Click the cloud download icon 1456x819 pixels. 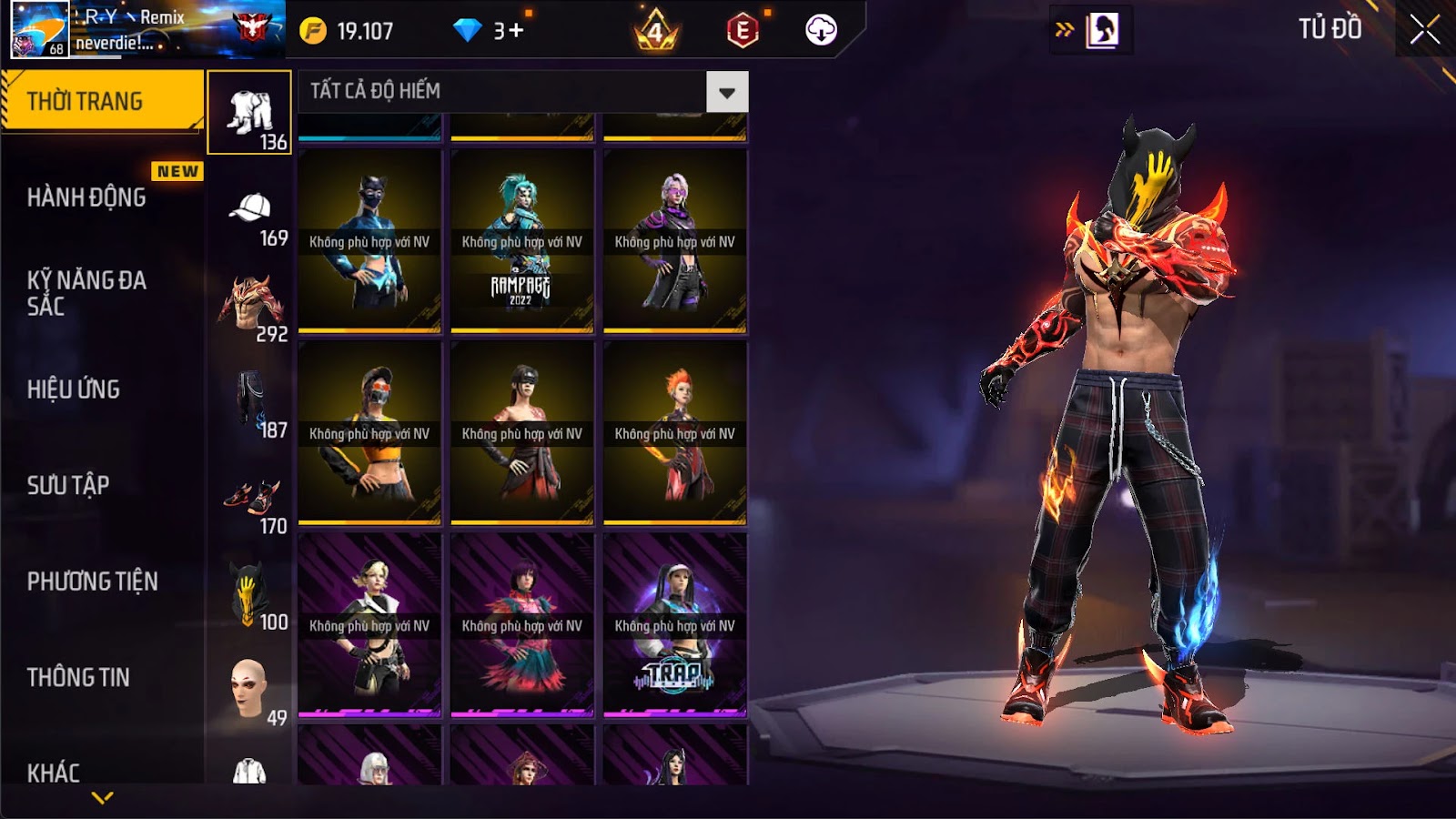point(821,30)
